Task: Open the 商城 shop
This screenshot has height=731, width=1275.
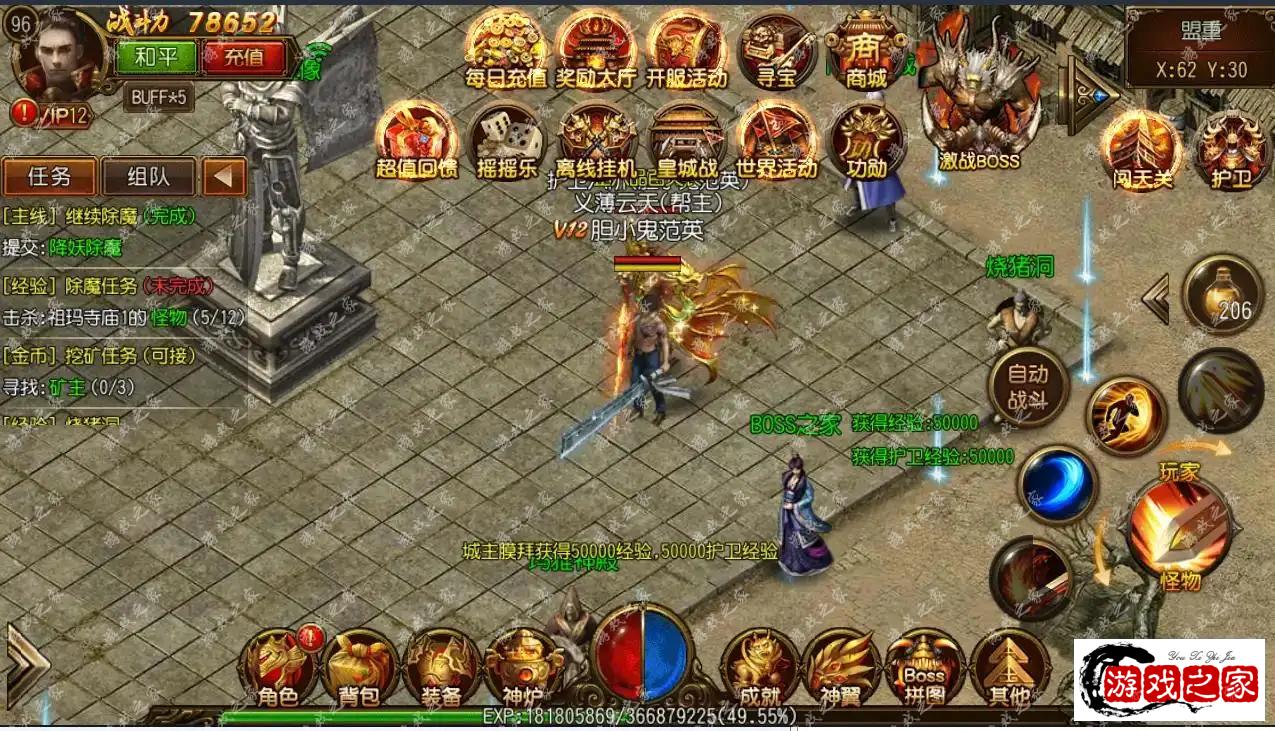Action: pyautogui.click(x=866, y=48)
